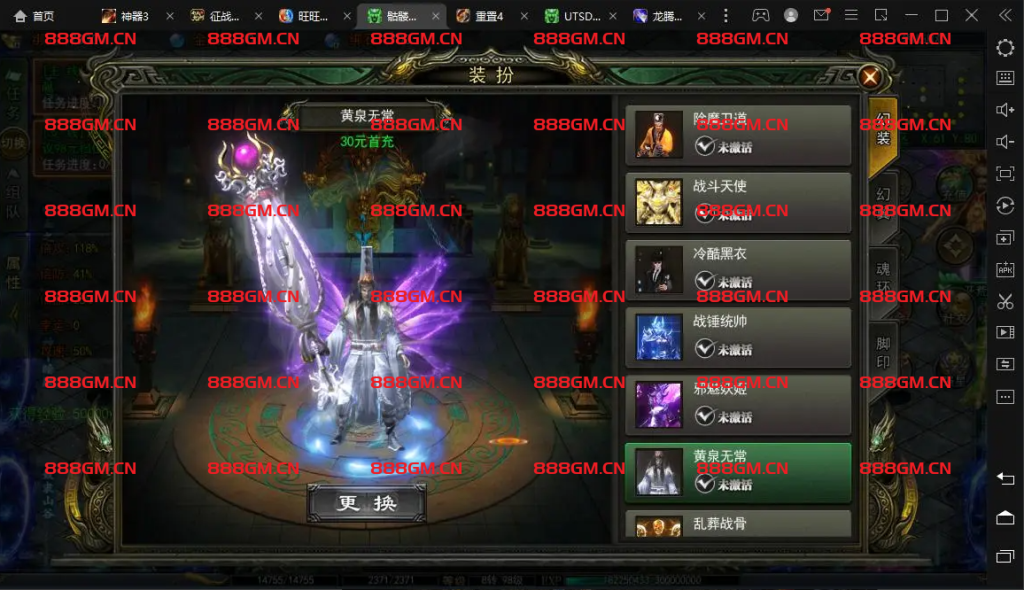Open the 重置4 emulator tab

pos(480,16)
